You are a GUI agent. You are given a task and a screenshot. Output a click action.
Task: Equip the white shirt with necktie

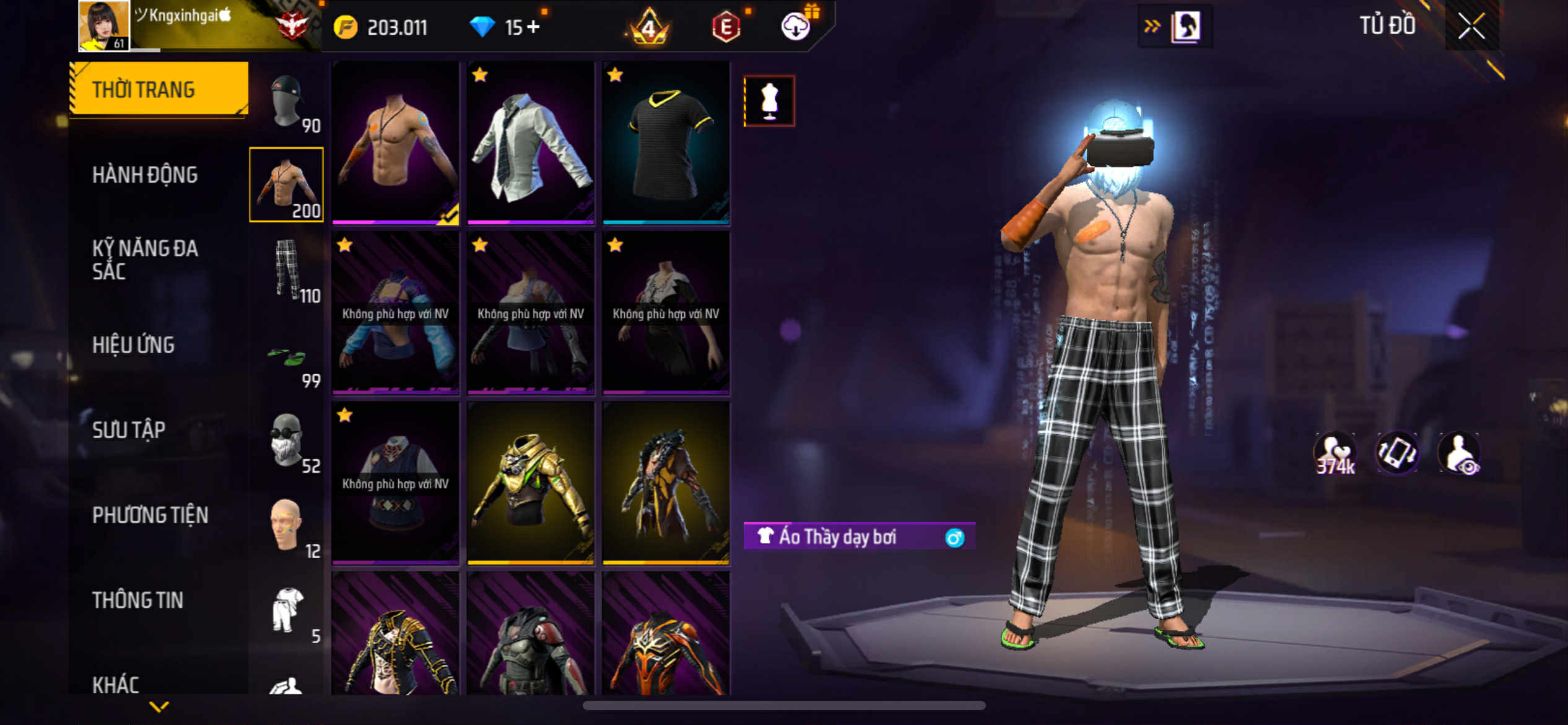point(531,143)
